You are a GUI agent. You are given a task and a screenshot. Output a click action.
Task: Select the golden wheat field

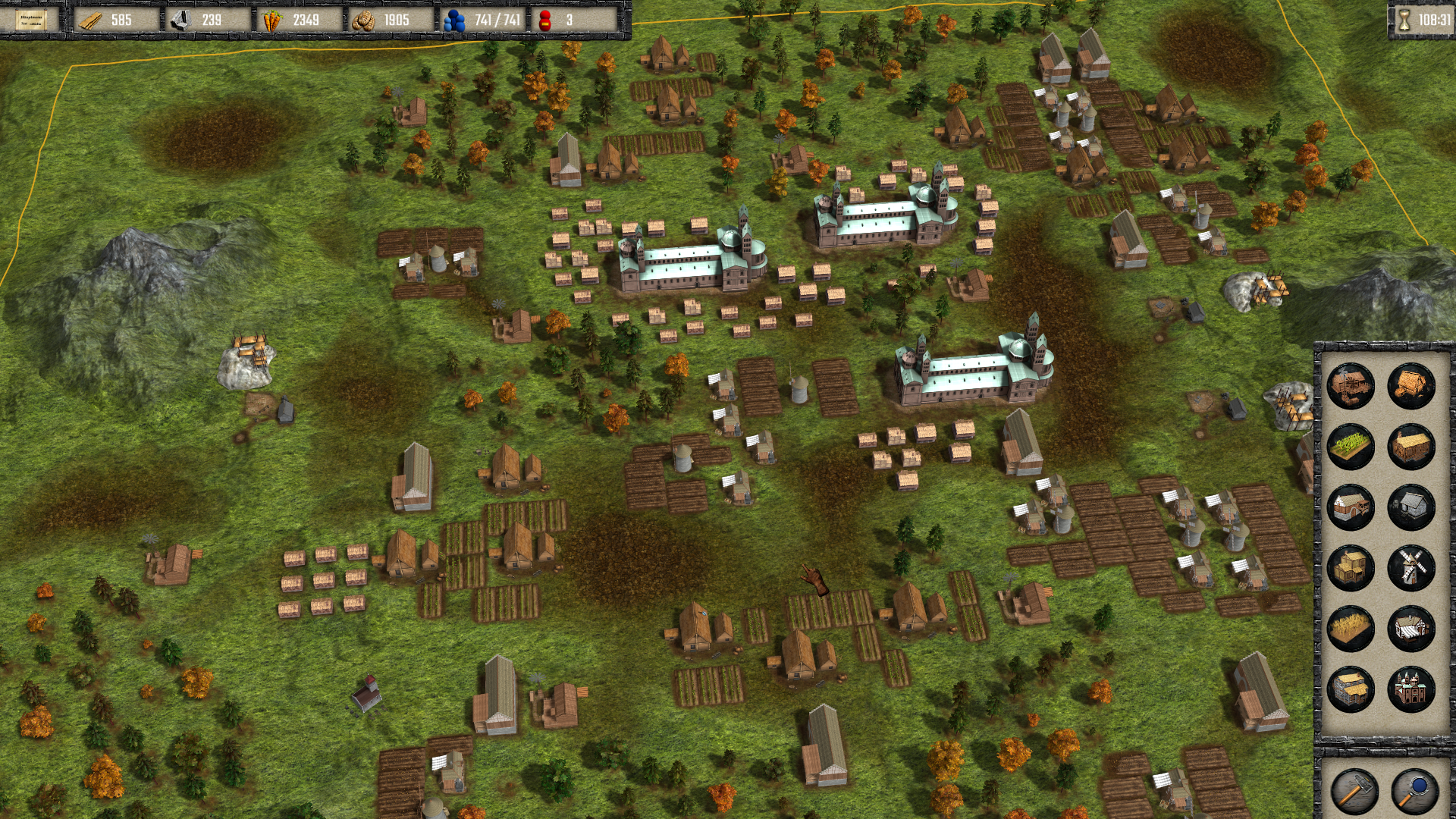pos(1351,629)
